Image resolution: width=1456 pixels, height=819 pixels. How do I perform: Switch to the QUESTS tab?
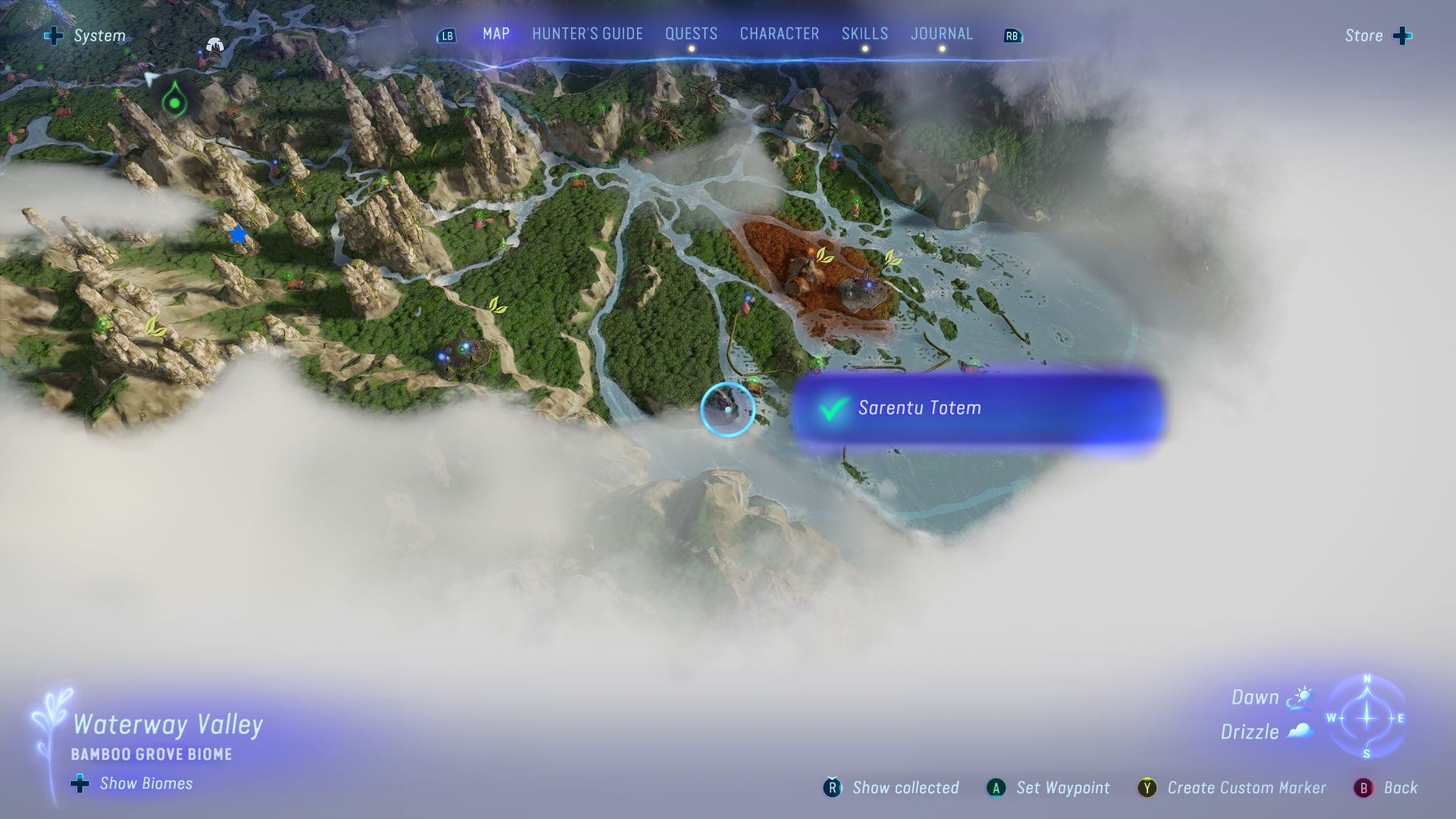(x=691, y=33)
